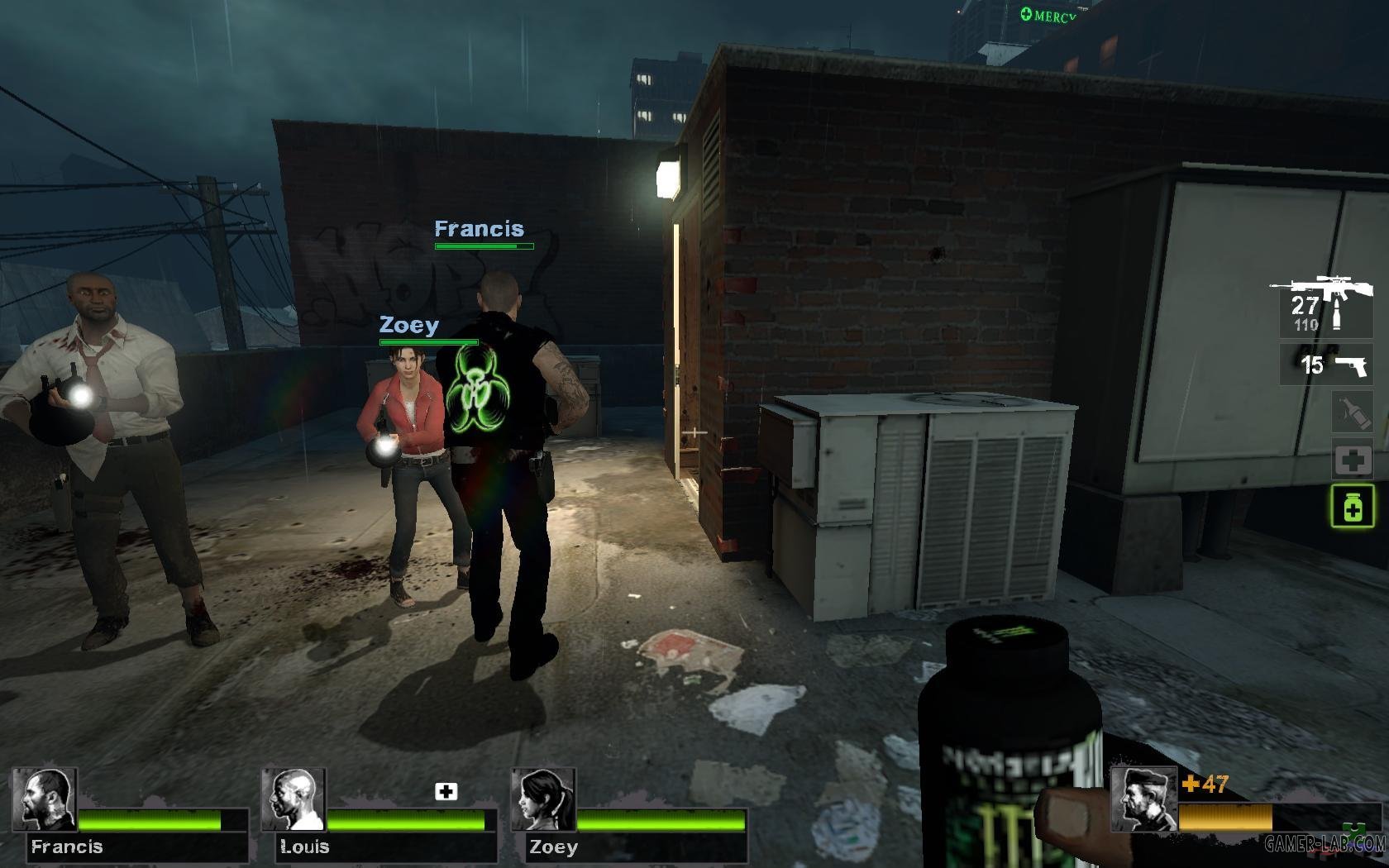The image size is (1389, 868).
Task: Click Zoey's portrait in the team panel
Action: click(x=543, y=800)
